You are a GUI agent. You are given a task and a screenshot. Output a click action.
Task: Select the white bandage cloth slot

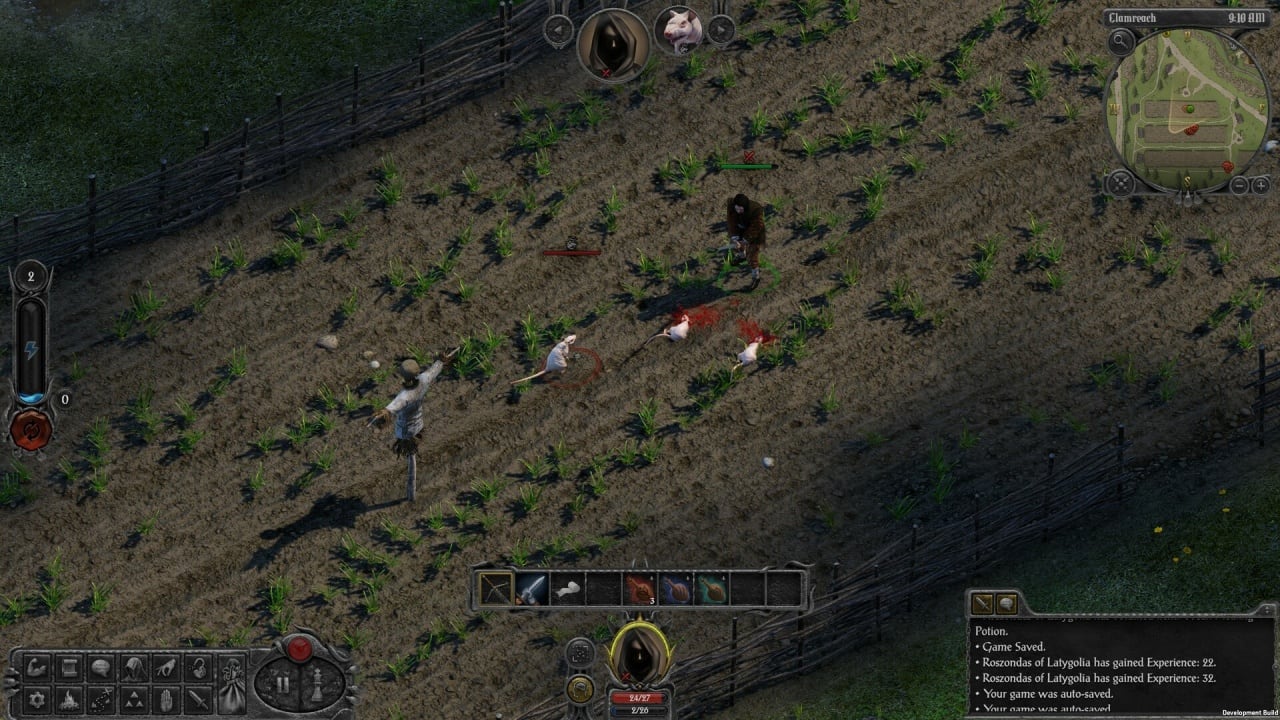(x=567, y=589)
